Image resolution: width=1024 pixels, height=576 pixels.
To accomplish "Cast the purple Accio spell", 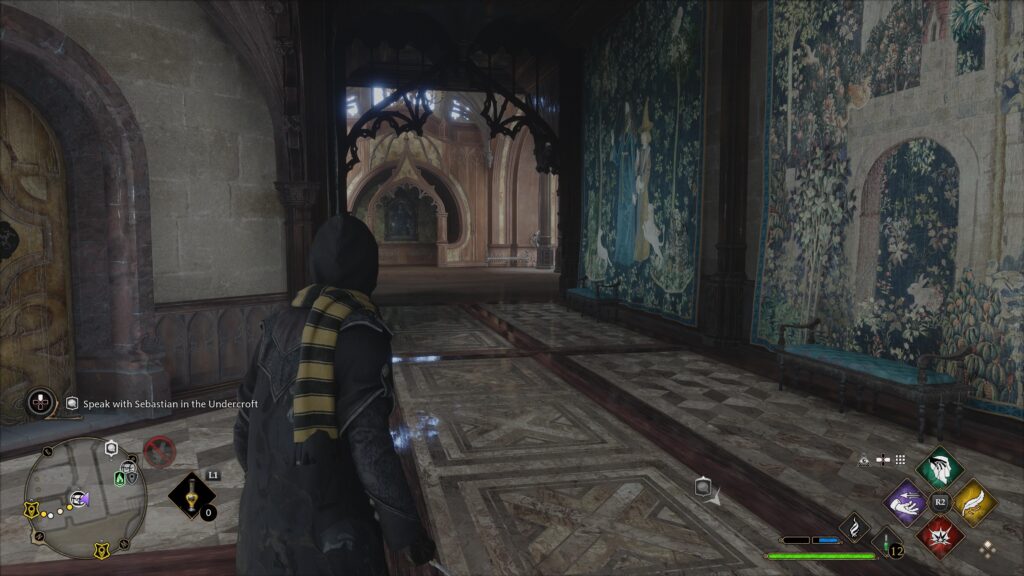I will pos(906,502).
